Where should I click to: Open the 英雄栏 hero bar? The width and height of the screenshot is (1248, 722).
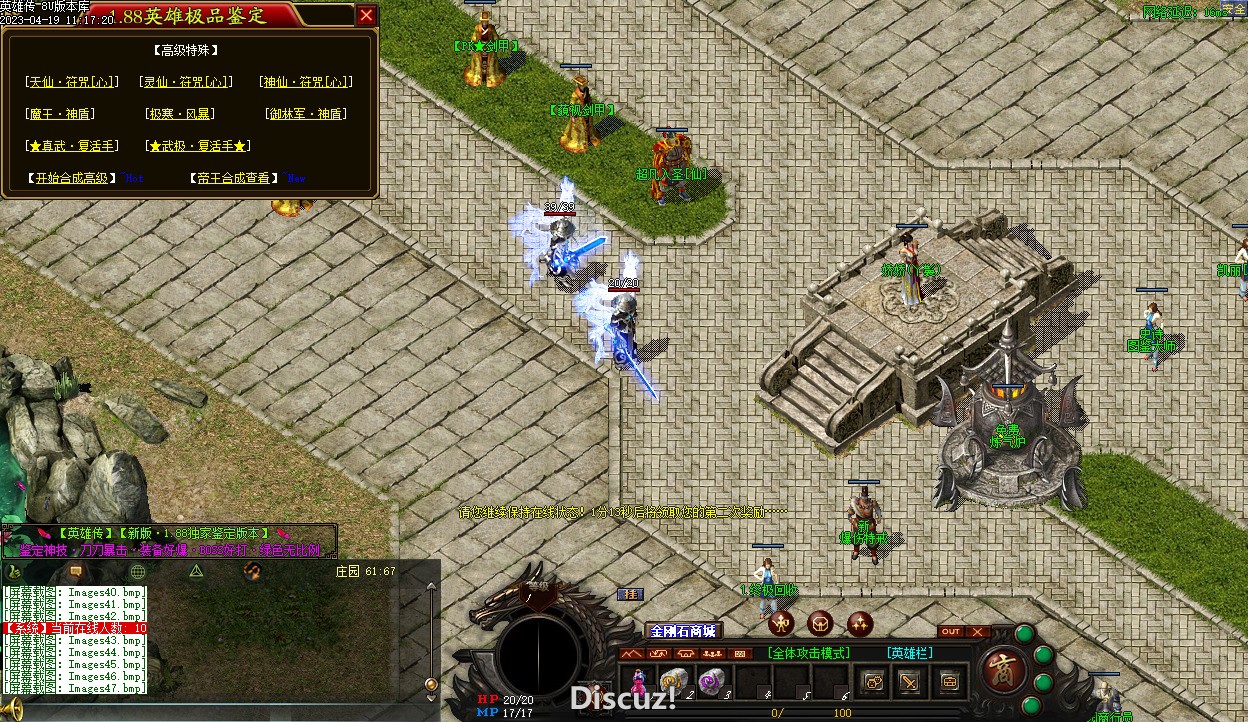911,653
